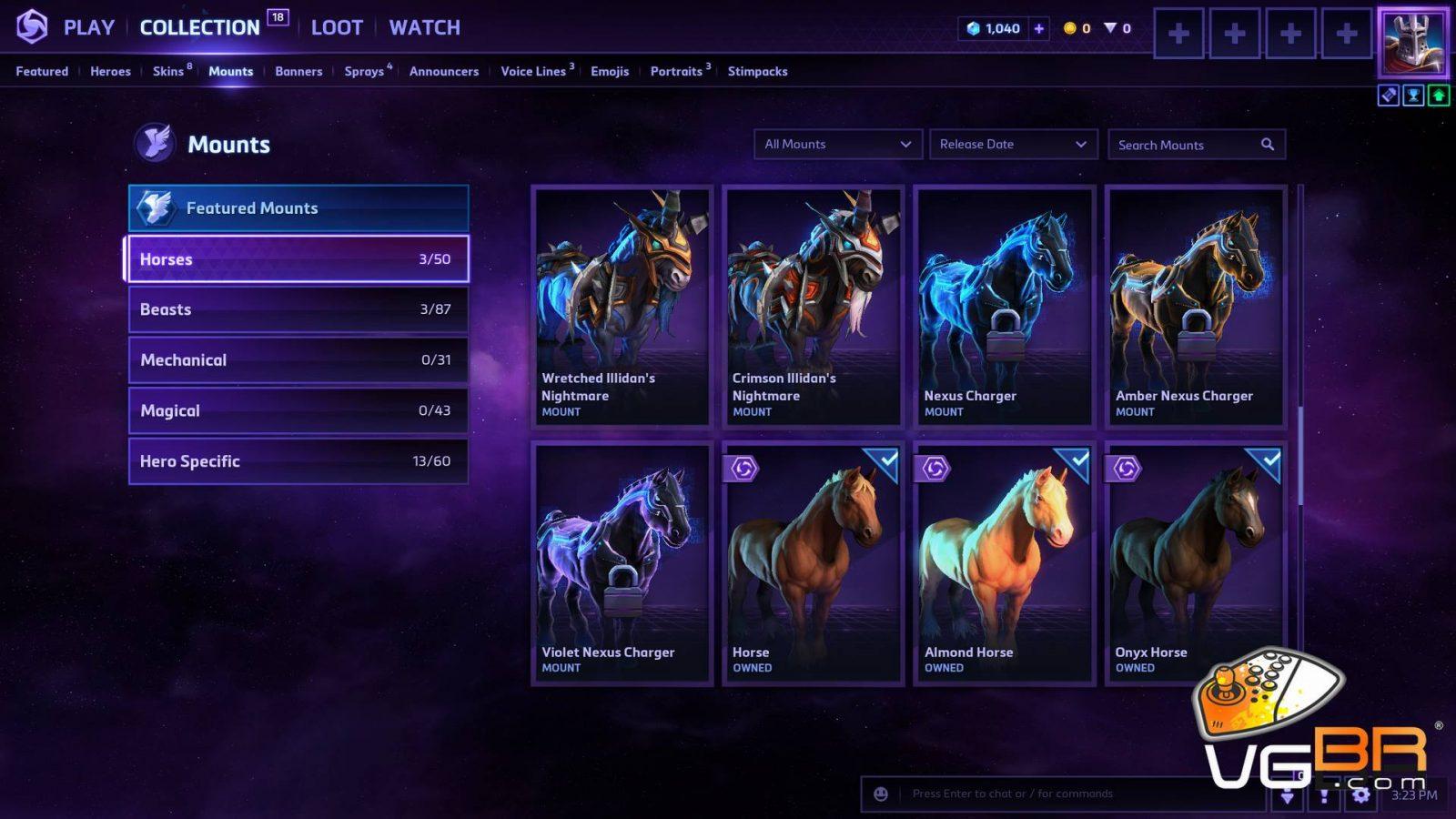1456x819 pixels.
Task: Add gems with the plus button
Action: click(x=1038, y=28)
